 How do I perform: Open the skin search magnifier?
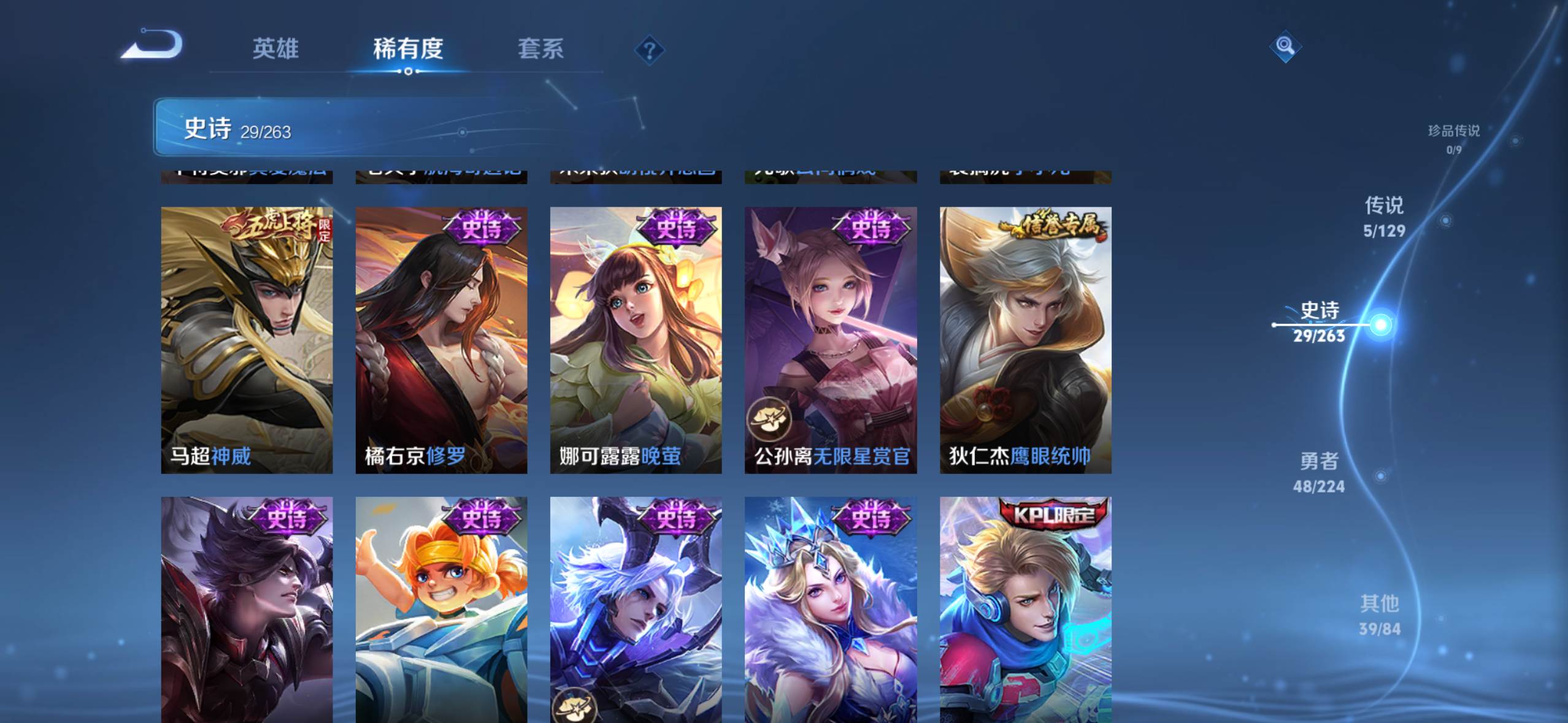pos(1285,46)
